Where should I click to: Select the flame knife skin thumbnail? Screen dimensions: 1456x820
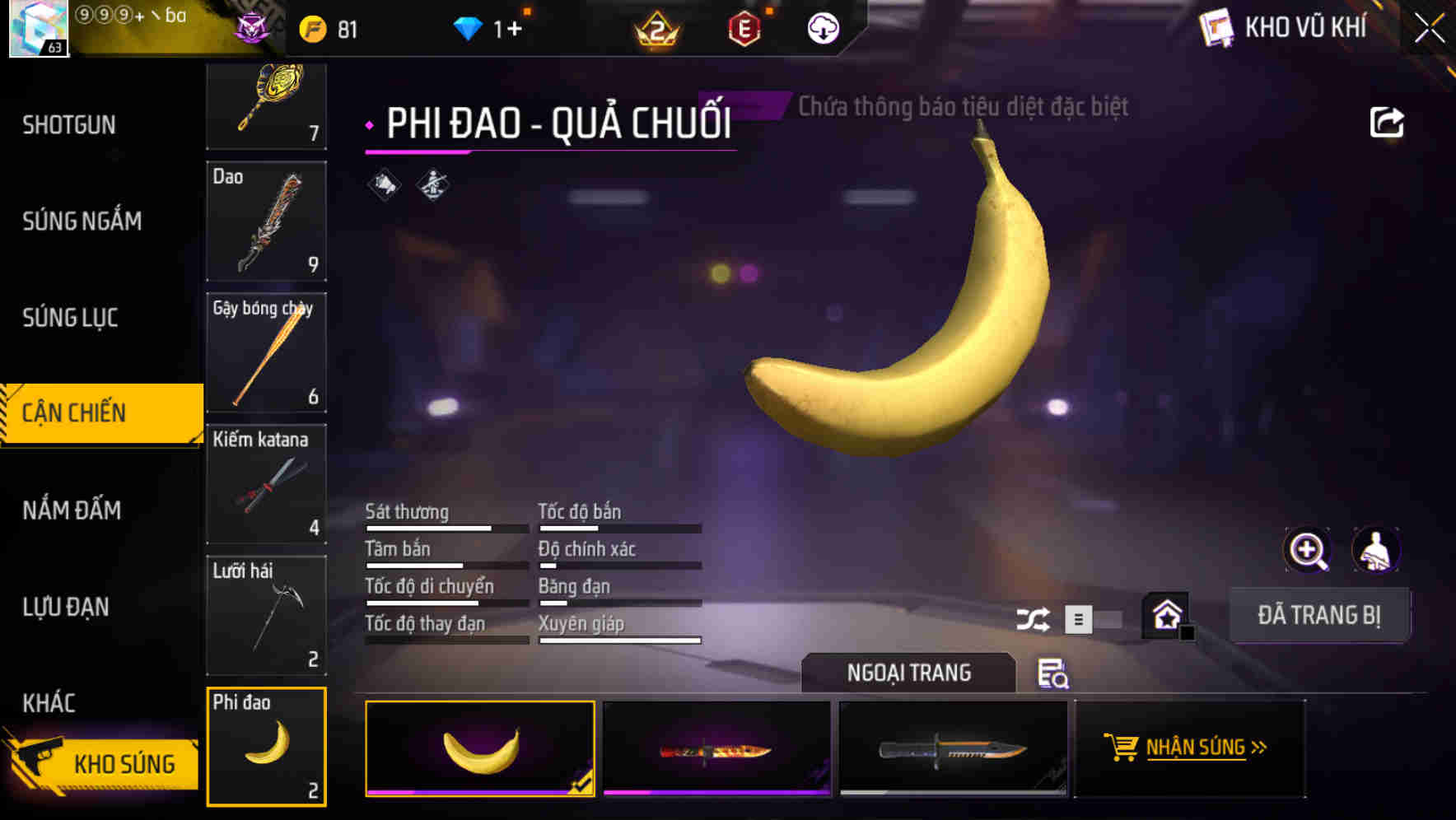pyautogui.click(x=717, y=749)
